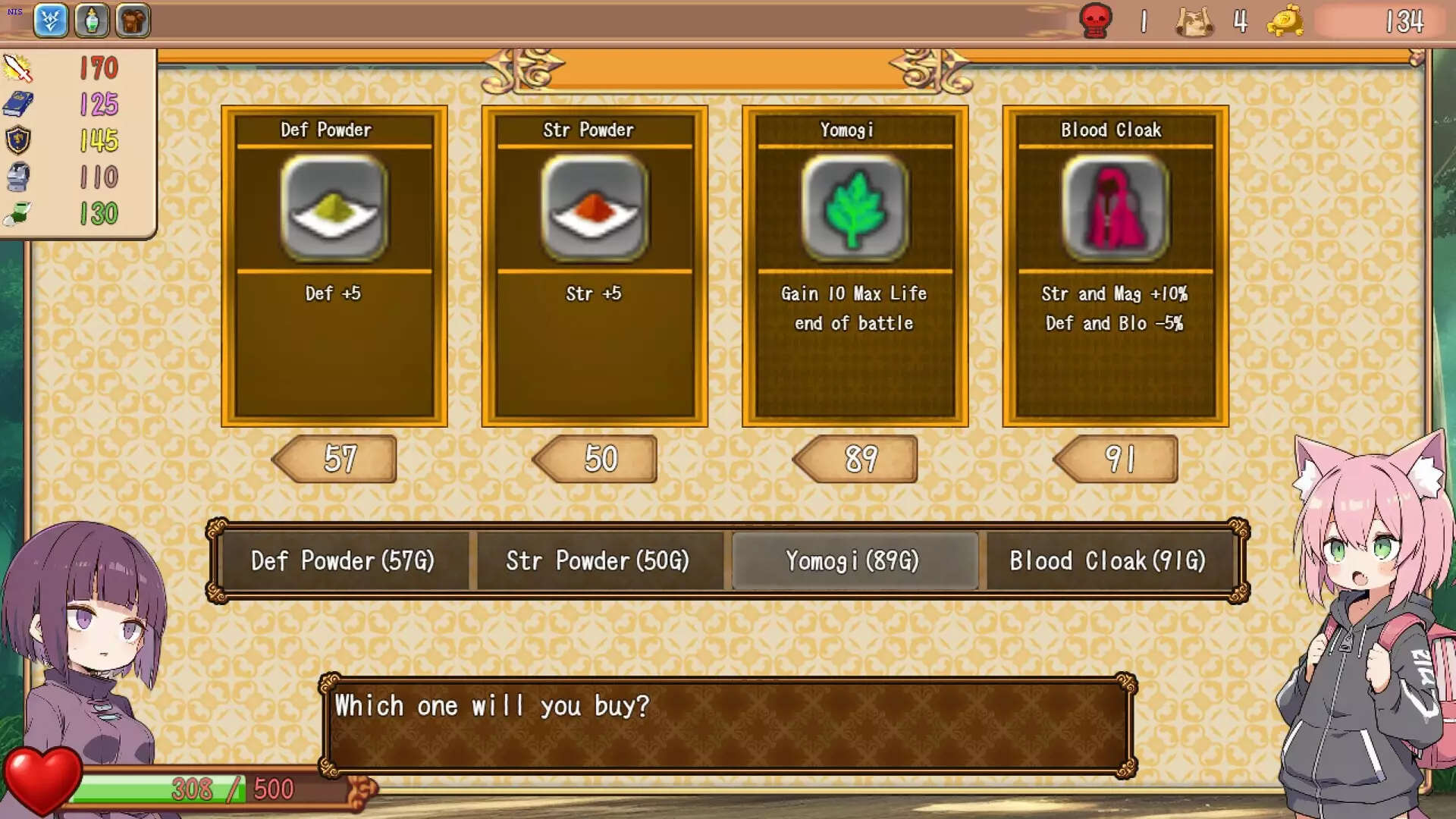Select the Str Powder item card
This screenshot has height=819, width=1456.
pos(595,265)
